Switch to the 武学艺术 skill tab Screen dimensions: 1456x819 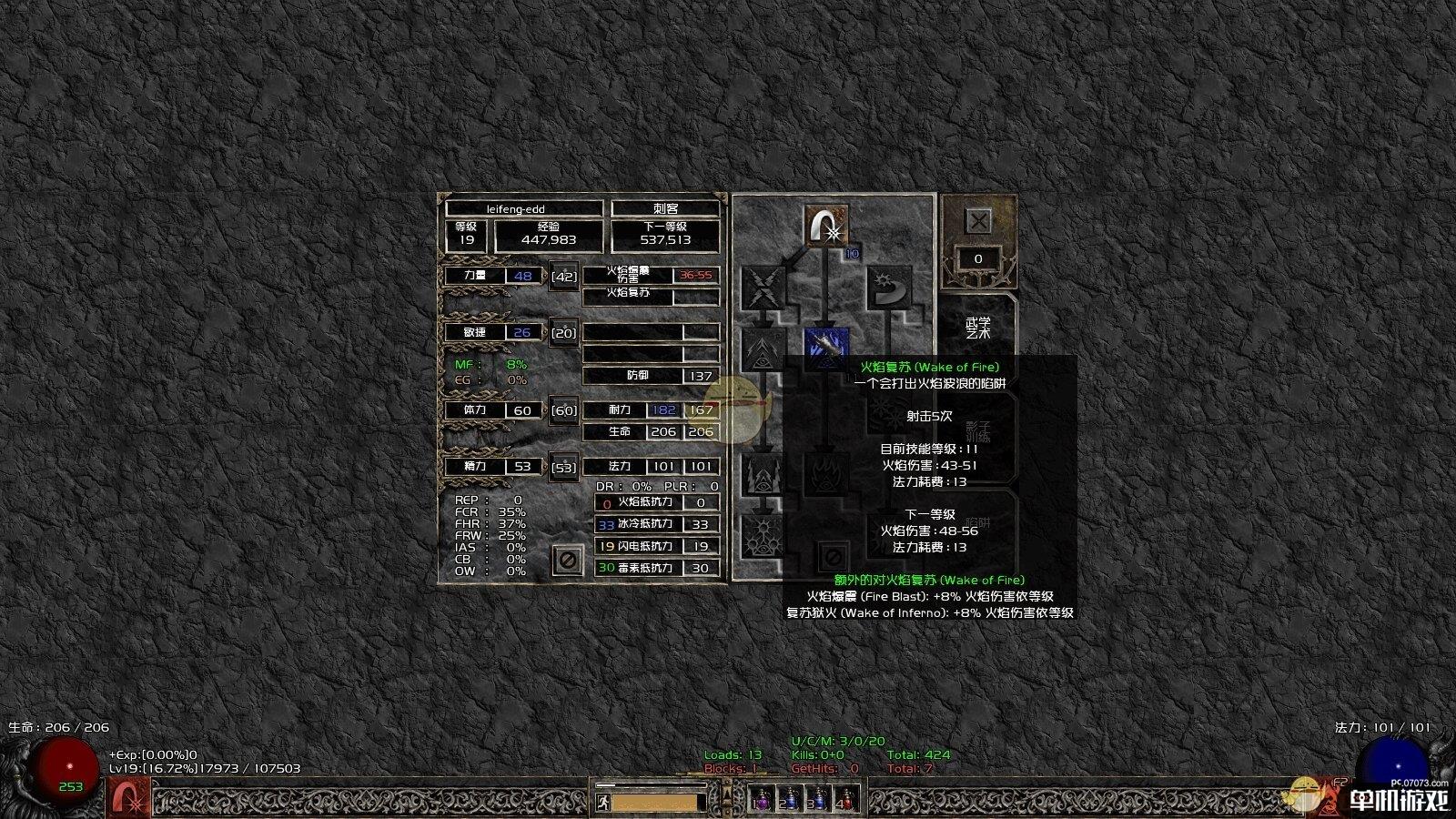[978, 328]
